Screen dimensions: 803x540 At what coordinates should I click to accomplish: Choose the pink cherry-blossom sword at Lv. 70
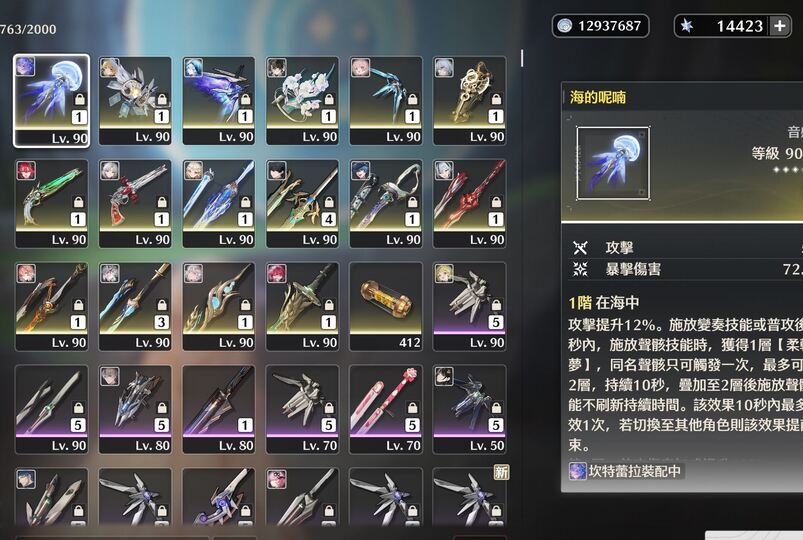pyautogui.click(x=385, y=408)
